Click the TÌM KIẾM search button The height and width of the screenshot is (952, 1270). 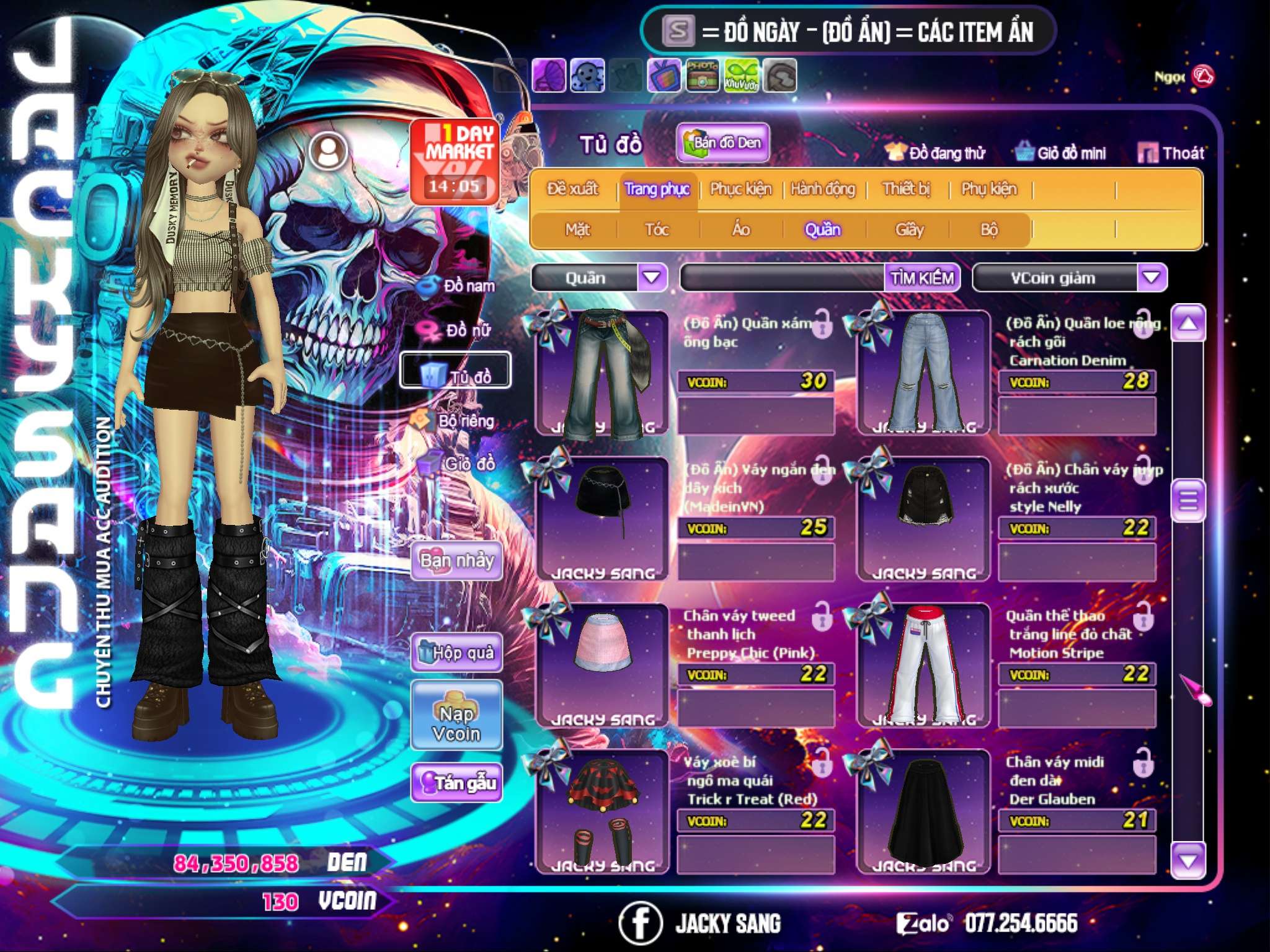click(x=922, y=278)
